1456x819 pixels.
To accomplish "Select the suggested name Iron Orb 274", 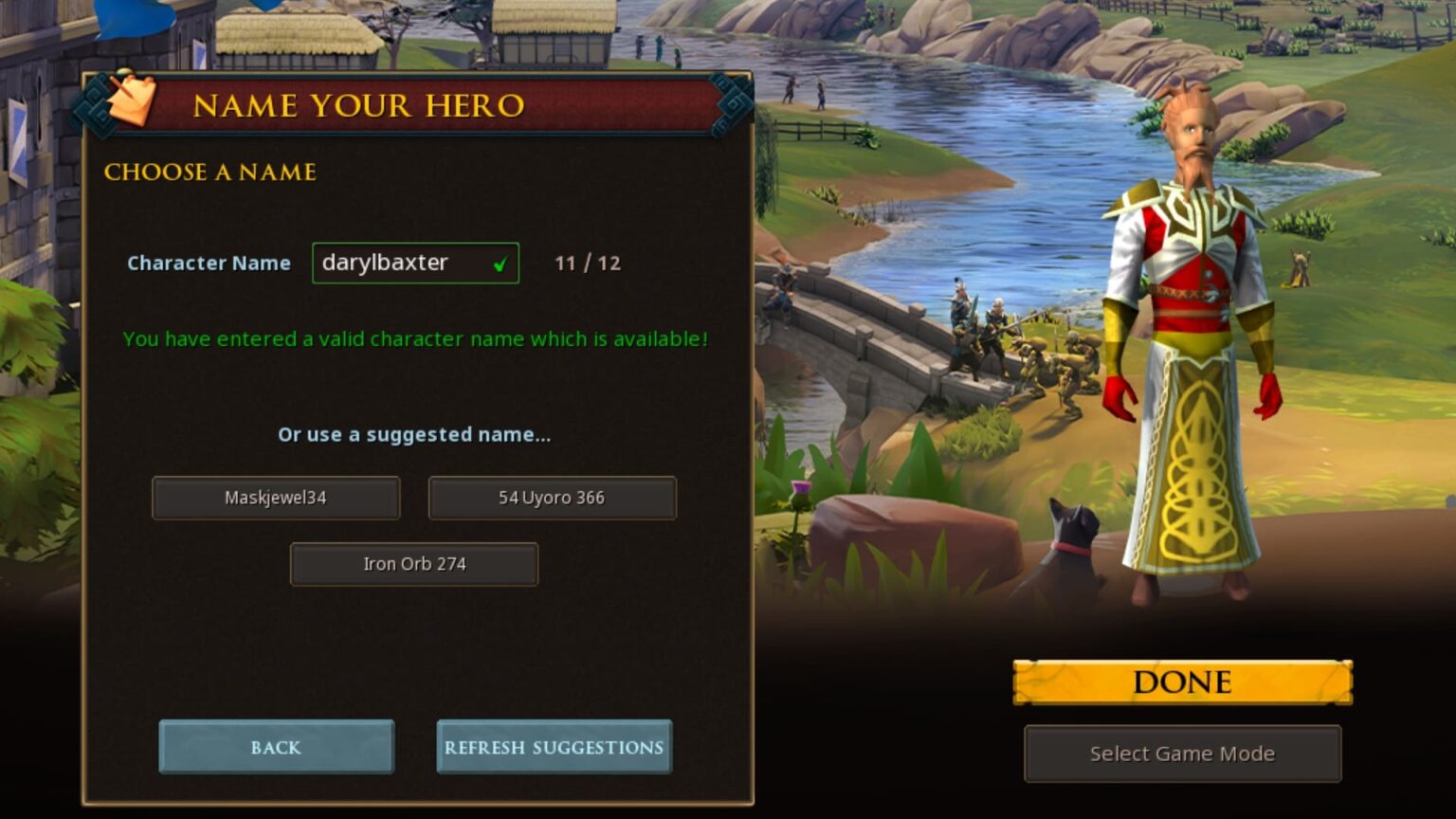I will point(414,563).
